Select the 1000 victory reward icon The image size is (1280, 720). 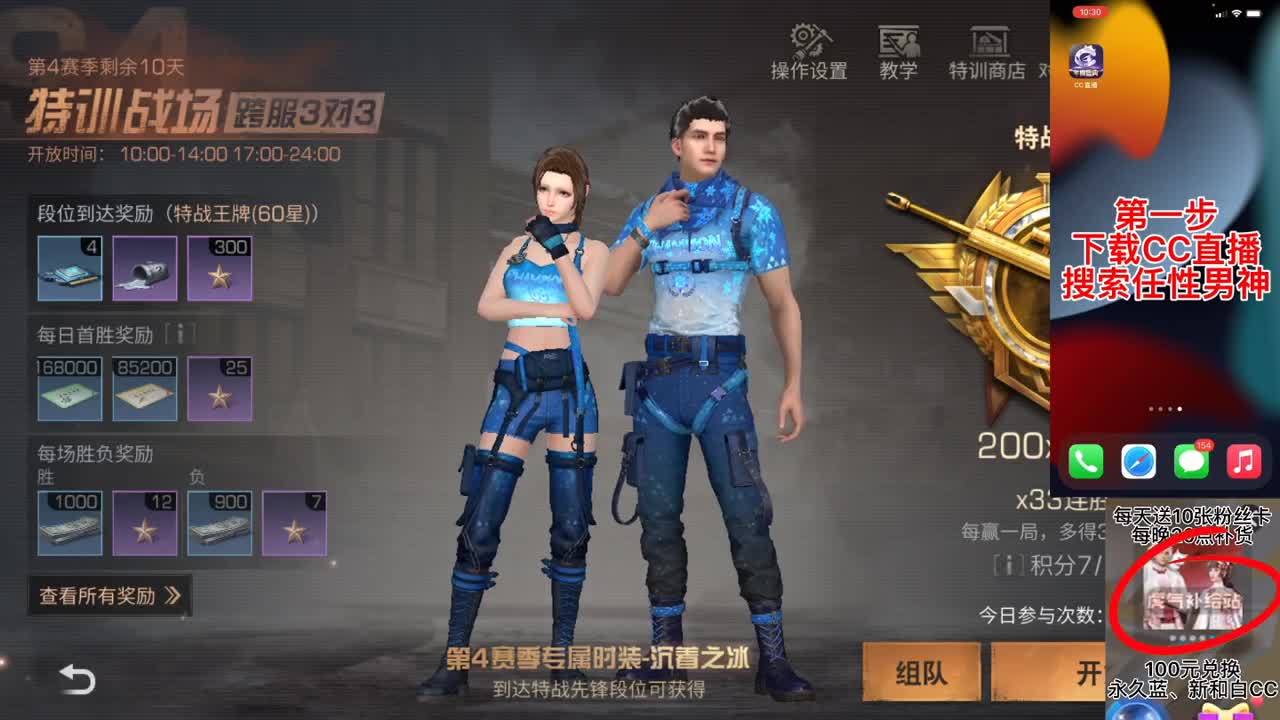pos(68,522)
